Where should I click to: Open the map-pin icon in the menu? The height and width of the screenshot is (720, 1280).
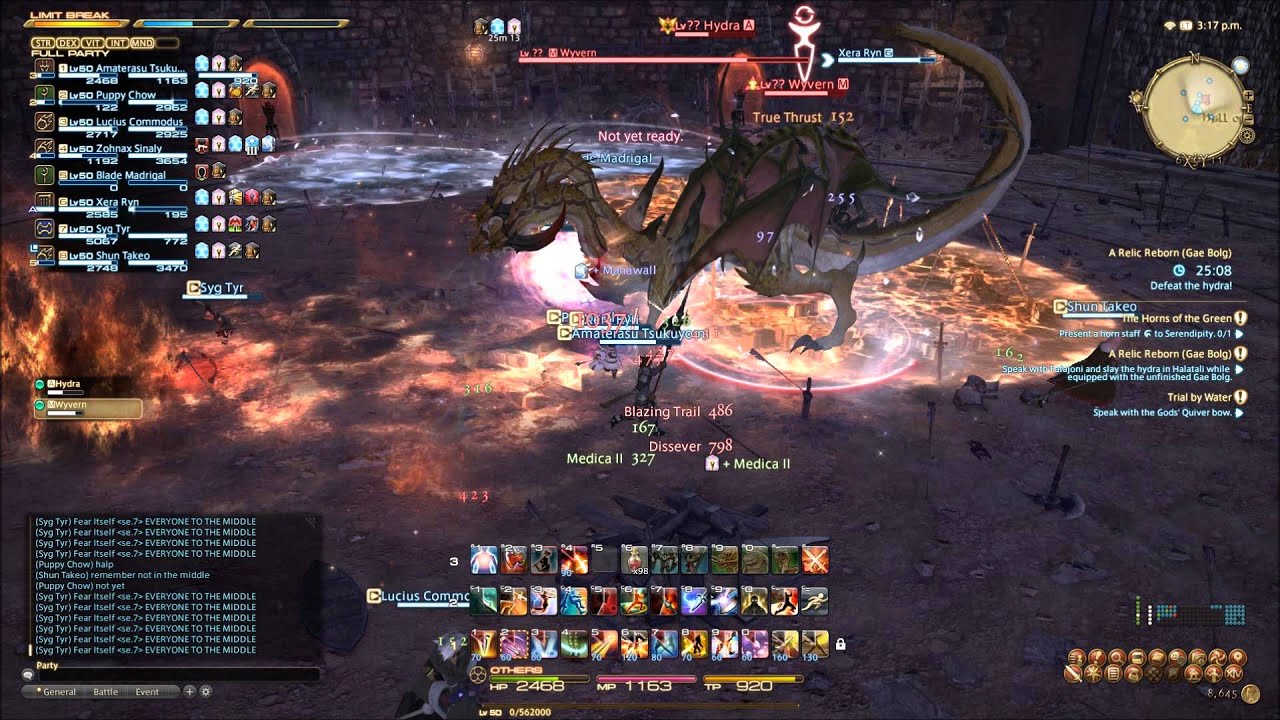pos(1237,657)
